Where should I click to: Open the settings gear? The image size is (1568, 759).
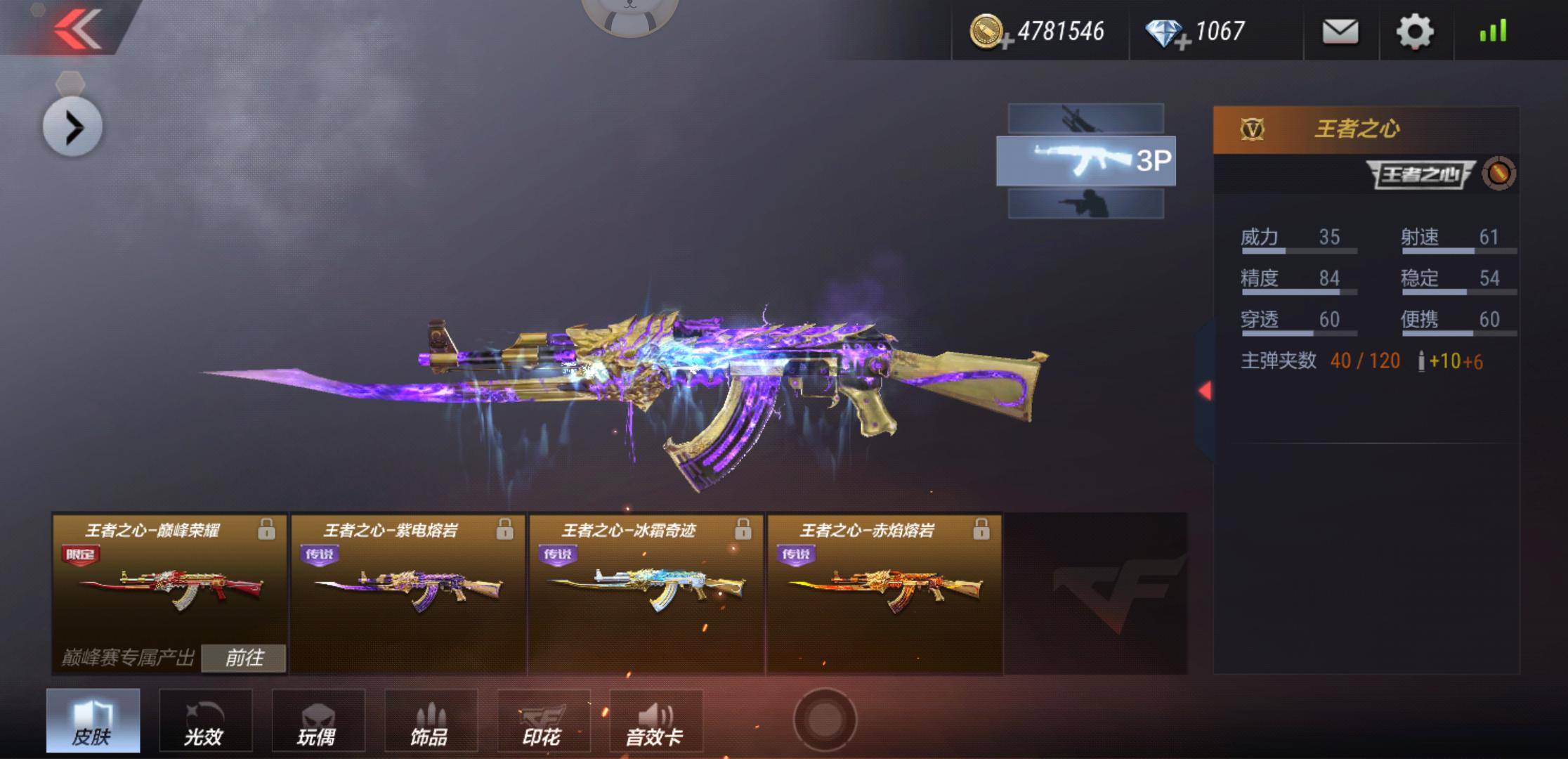tap(1414, 32)
